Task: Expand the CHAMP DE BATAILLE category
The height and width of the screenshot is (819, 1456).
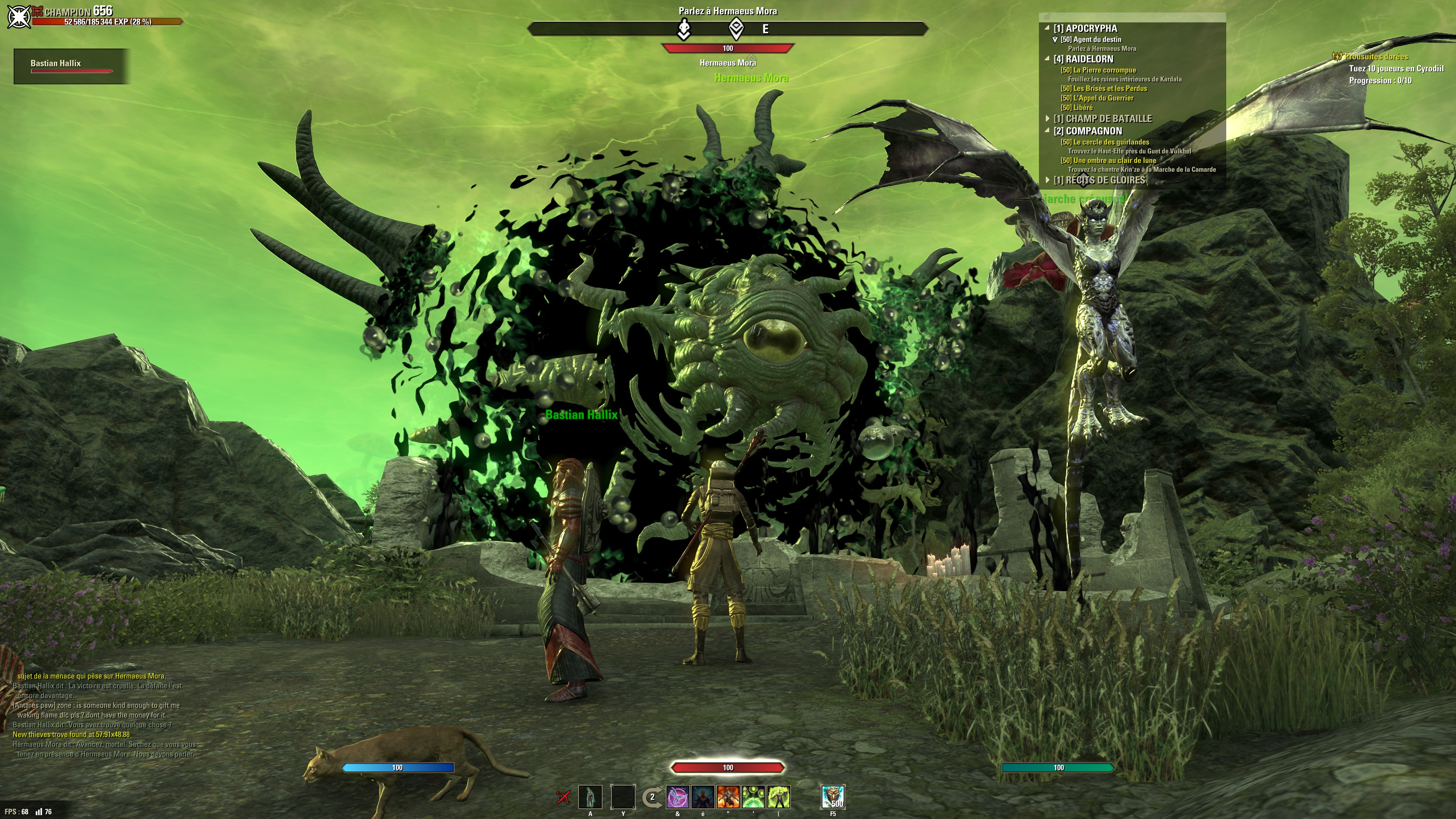Action: coord(1047,119)
